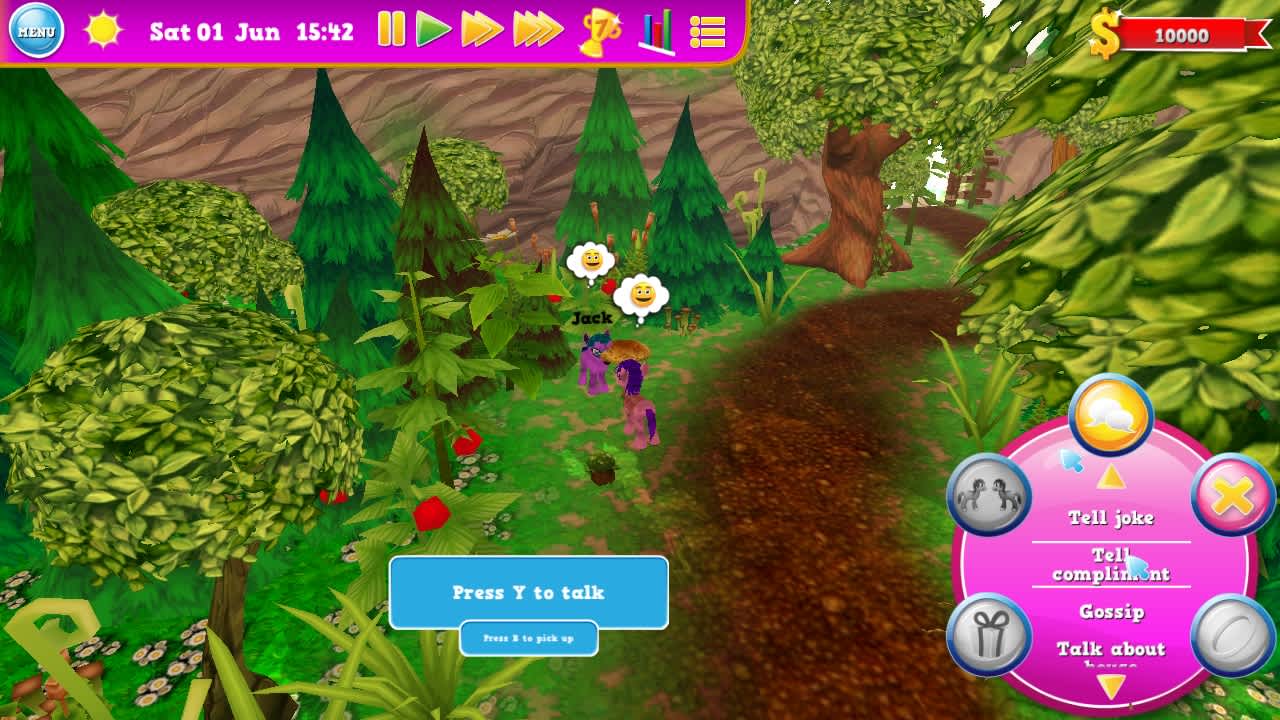Viewport: 1280px width, 720px height.
Task: Open the bar chart statistics icon
Action: [657, 31]
